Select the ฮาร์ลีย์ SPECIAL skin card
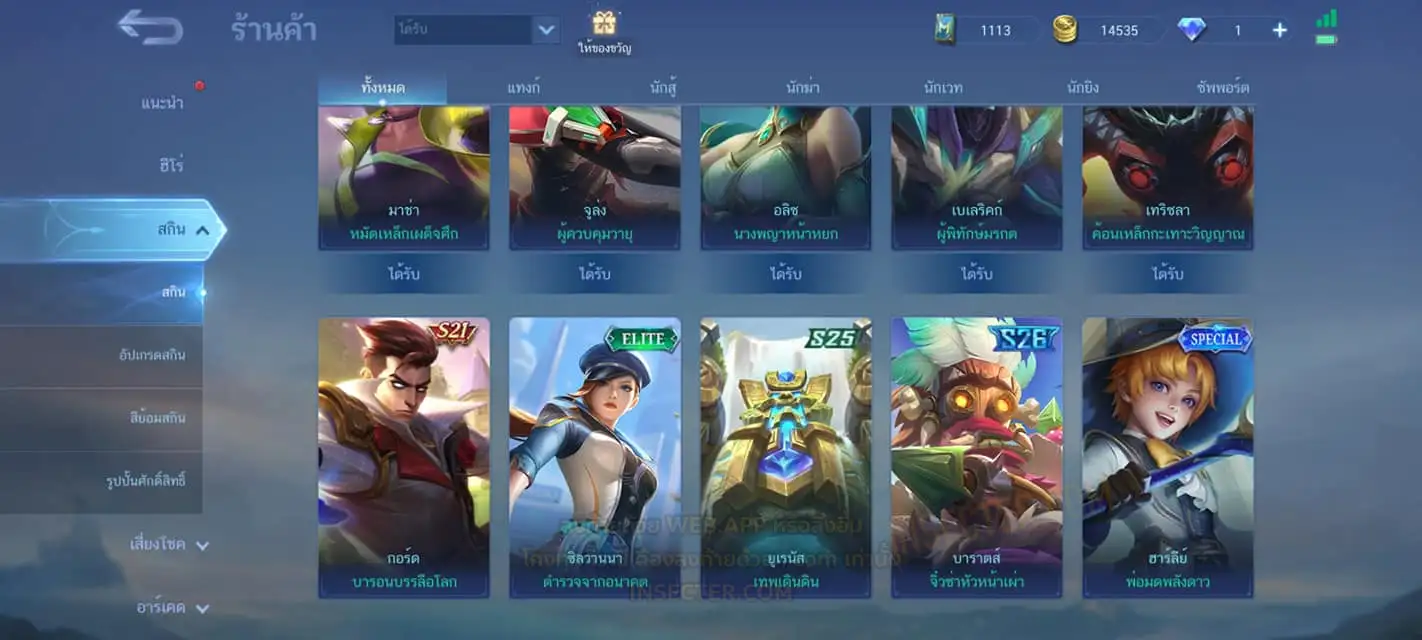Viewport: 1422px width, 640px height. coord(1168,457)
